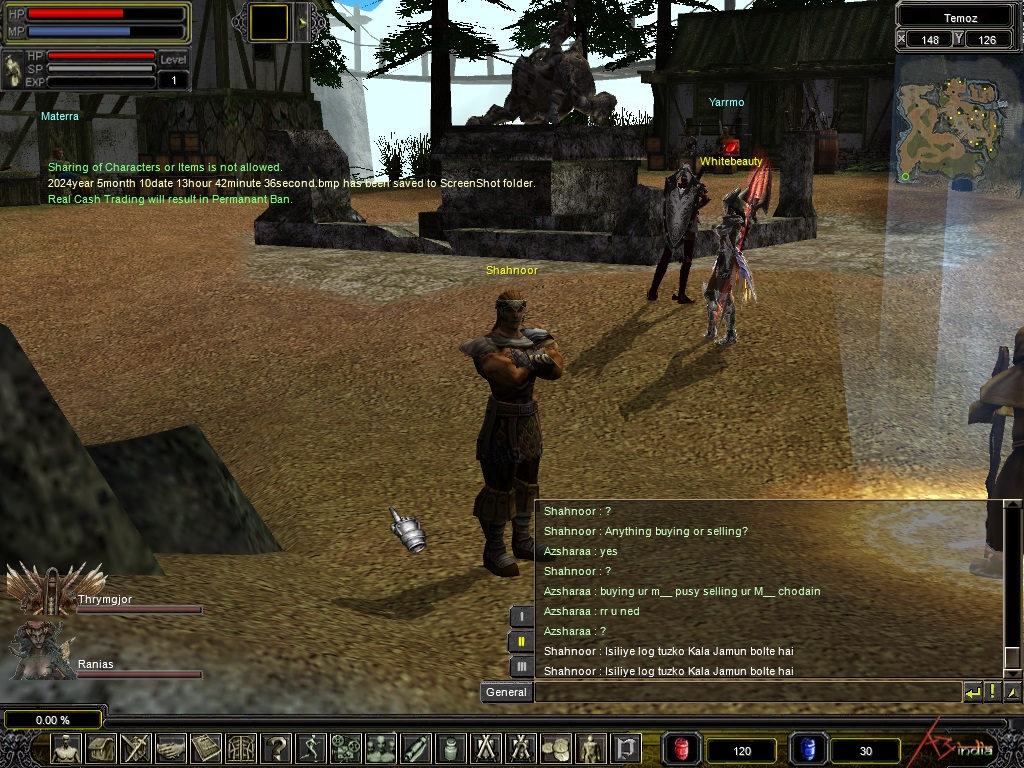Send chat with the enter arrow button
Screen dimensions: 1024x768
972,692
